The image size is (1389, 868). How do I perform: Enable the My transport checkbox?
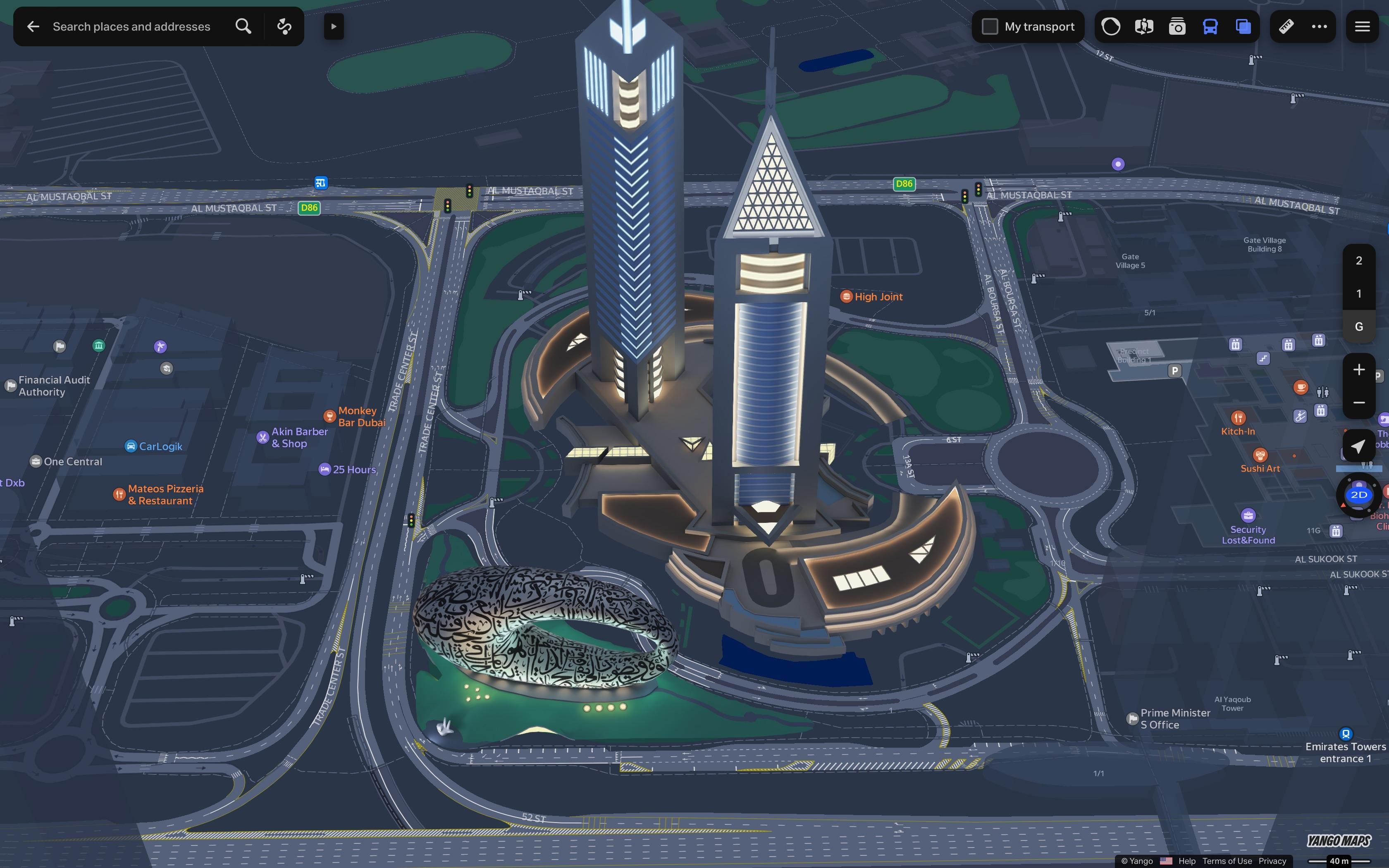[990, 26]
